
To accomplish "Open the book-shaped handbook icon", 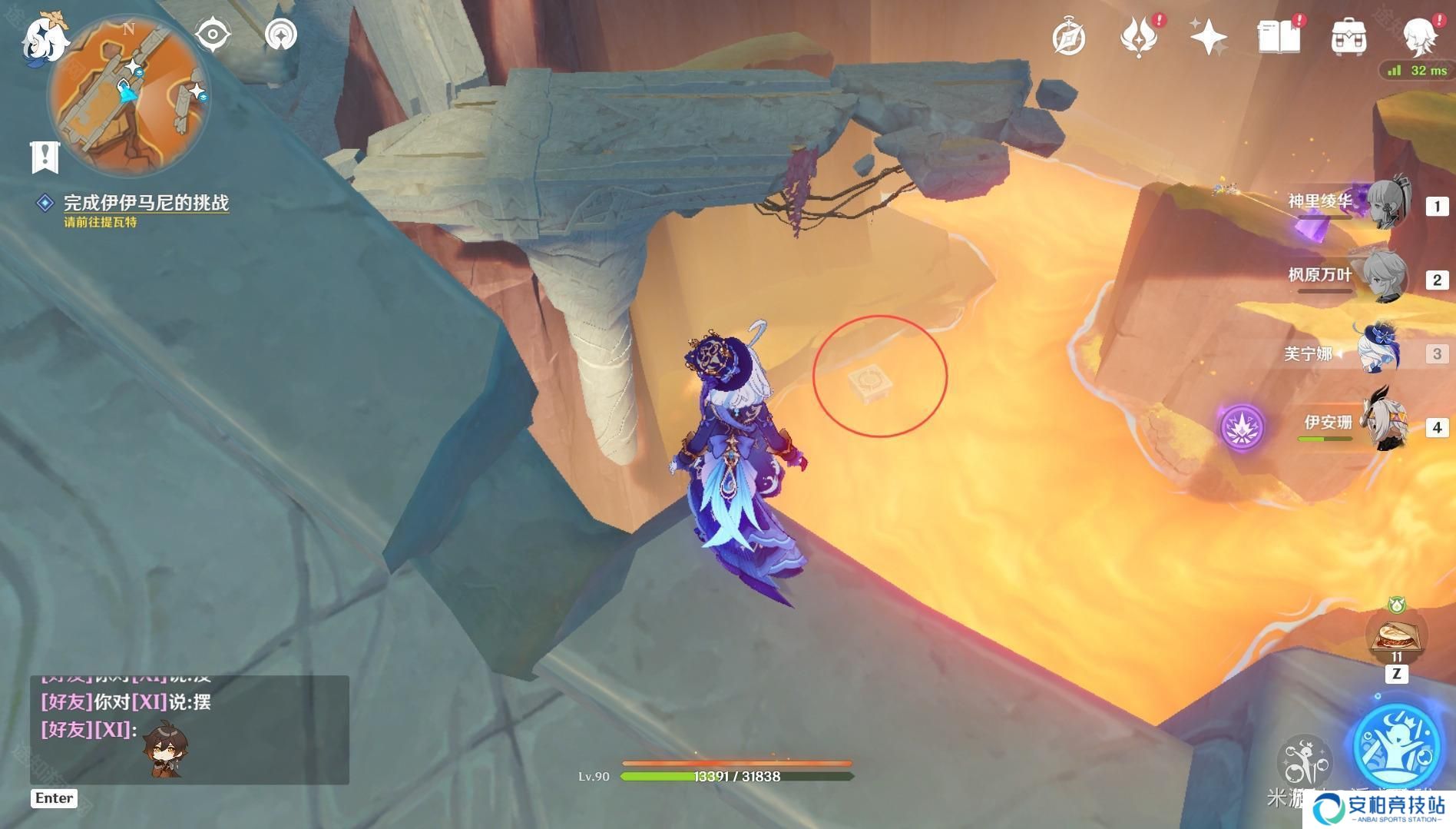I will [1279, 37].
